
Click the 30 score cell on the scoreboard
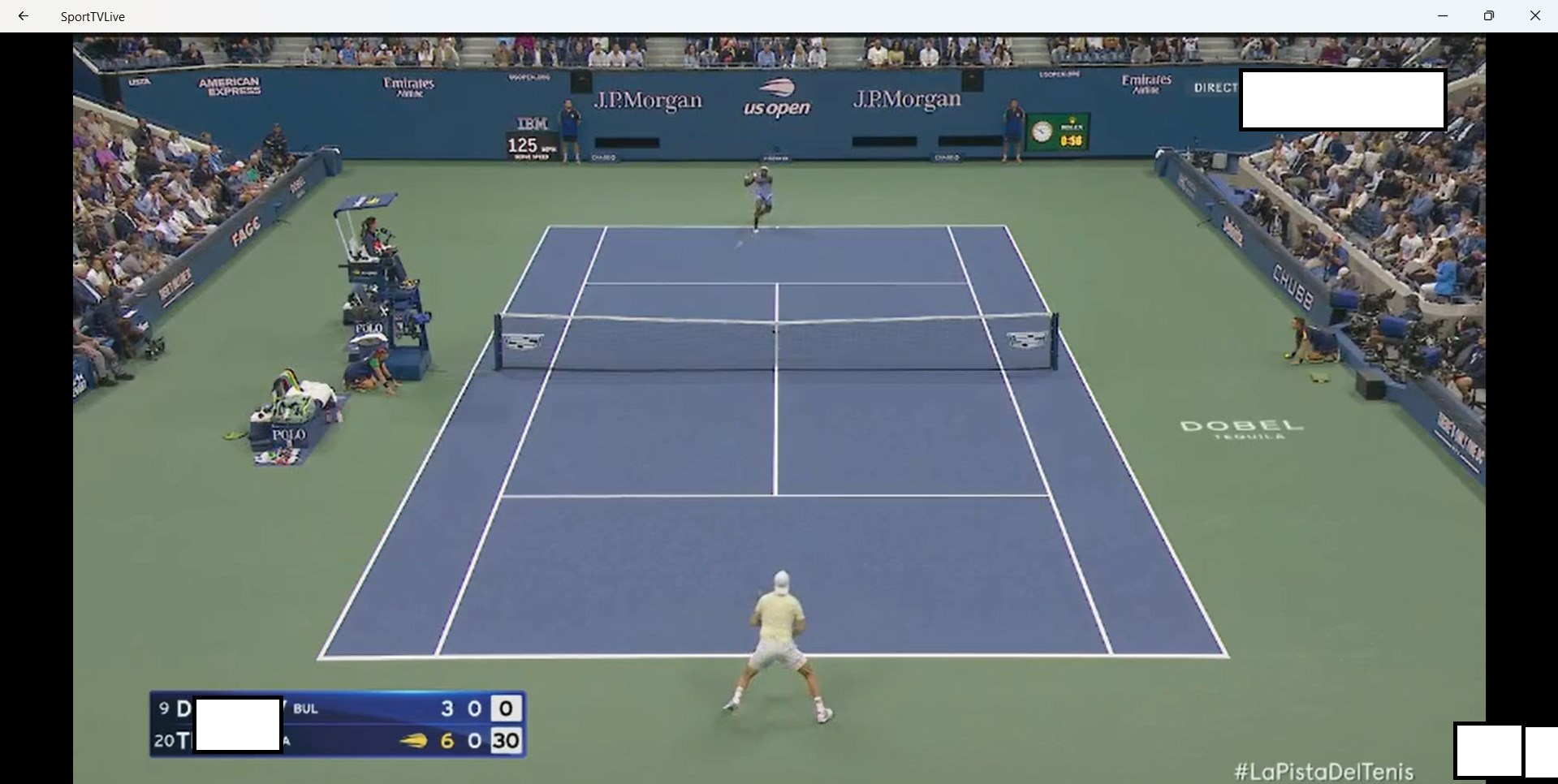point(507,741)
